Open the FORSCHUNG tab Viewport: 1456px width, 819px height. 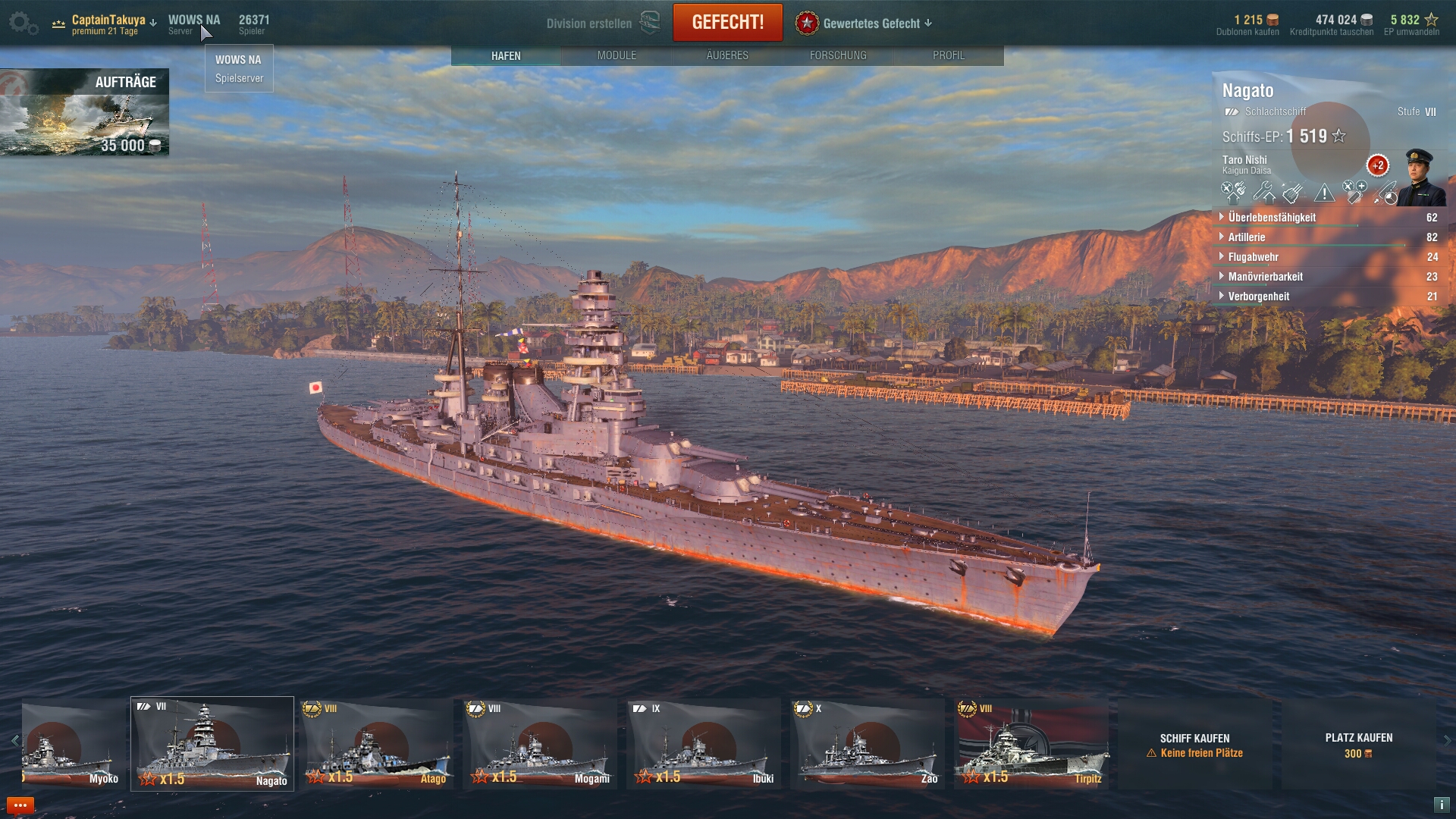click(838, 55)
